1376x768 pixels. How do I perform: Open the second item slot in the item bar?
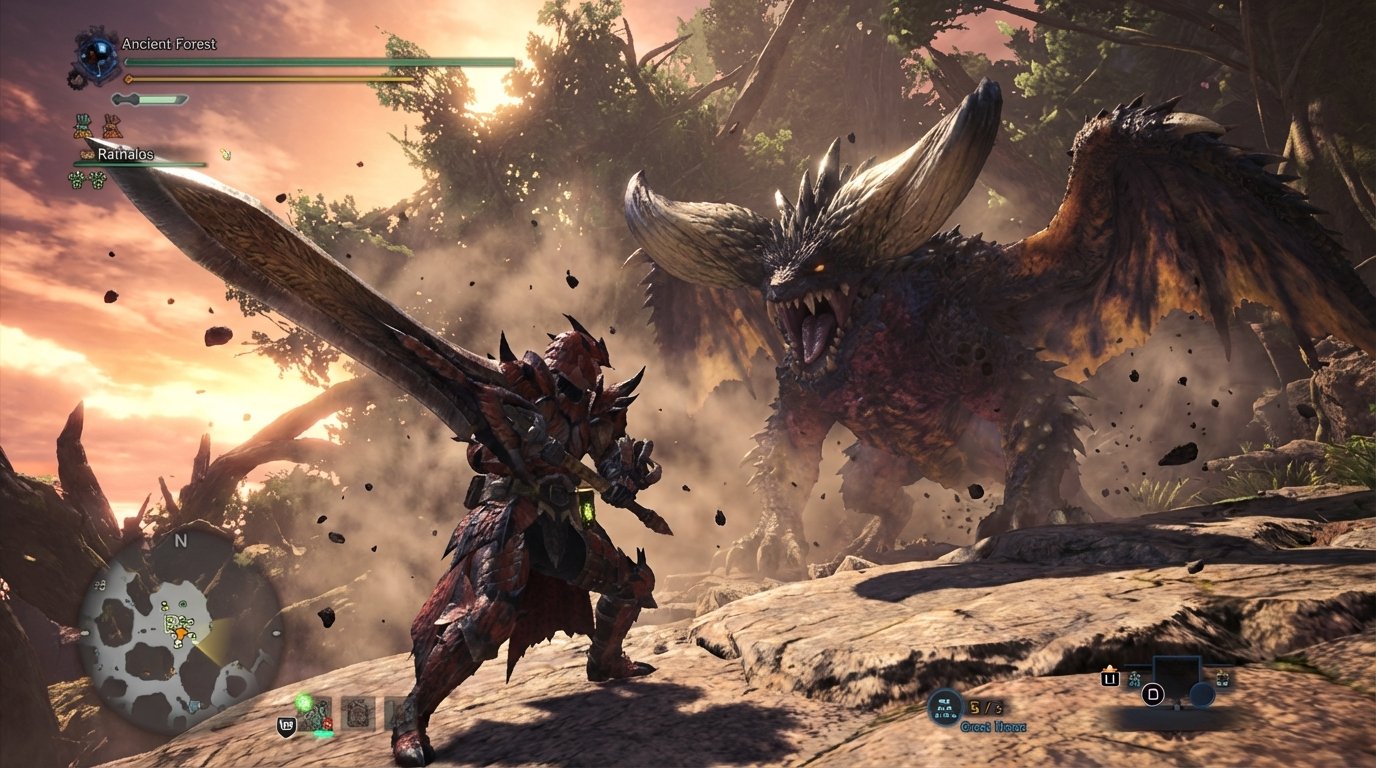358,713
